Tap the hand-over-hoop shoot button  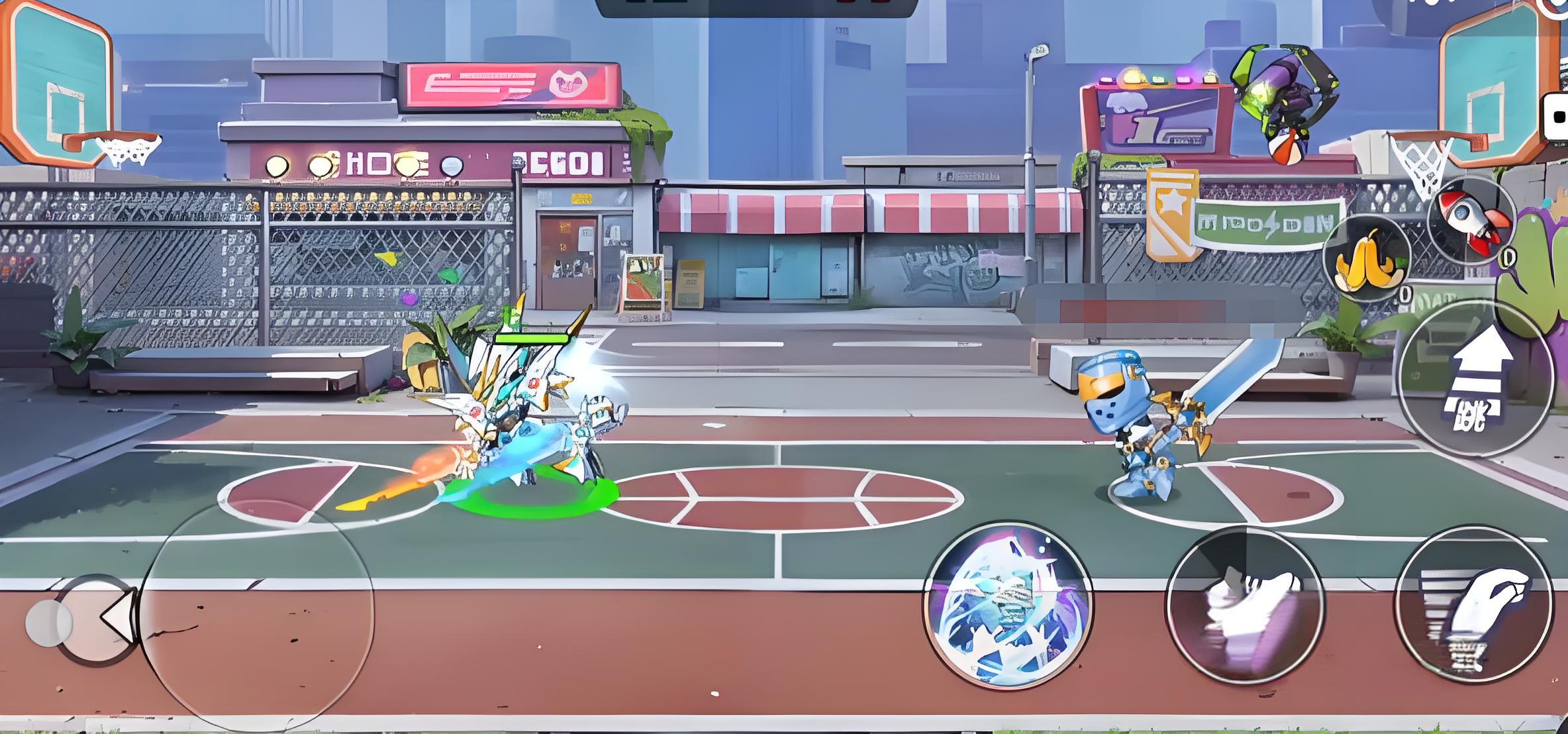coord(1473,603)
